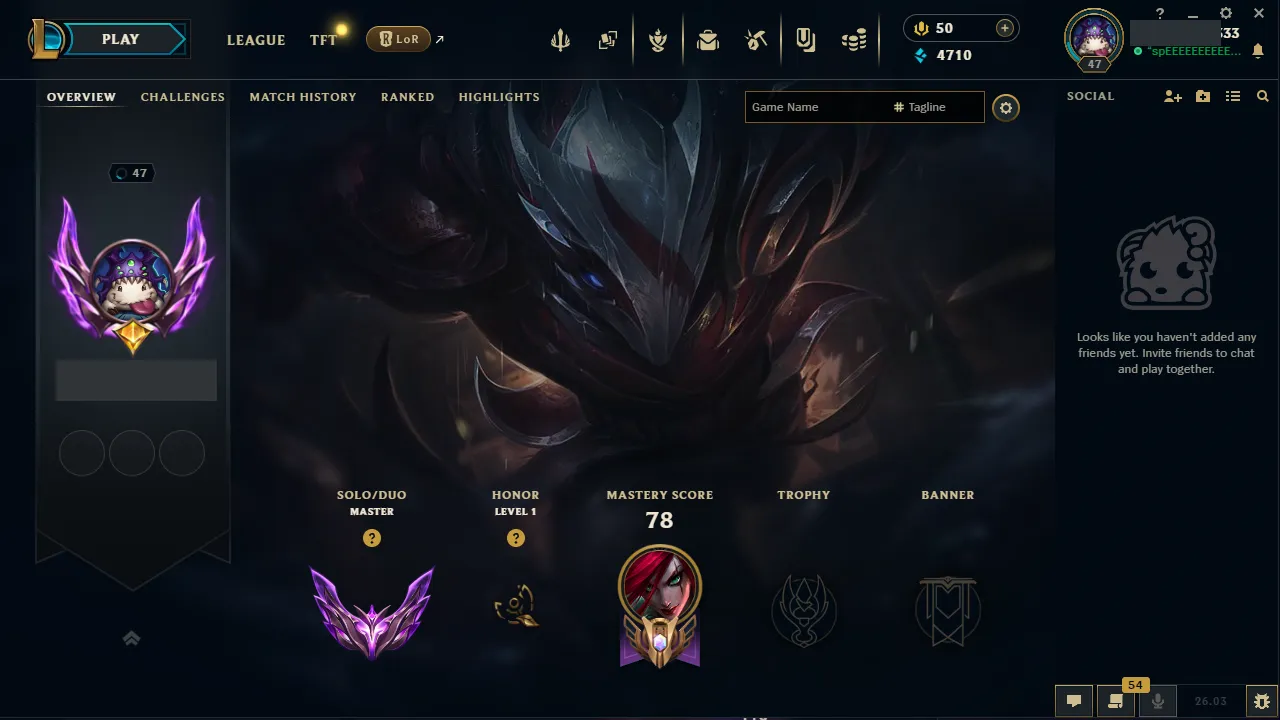Open the missions scroll icon showing 54

point(1116,701)
